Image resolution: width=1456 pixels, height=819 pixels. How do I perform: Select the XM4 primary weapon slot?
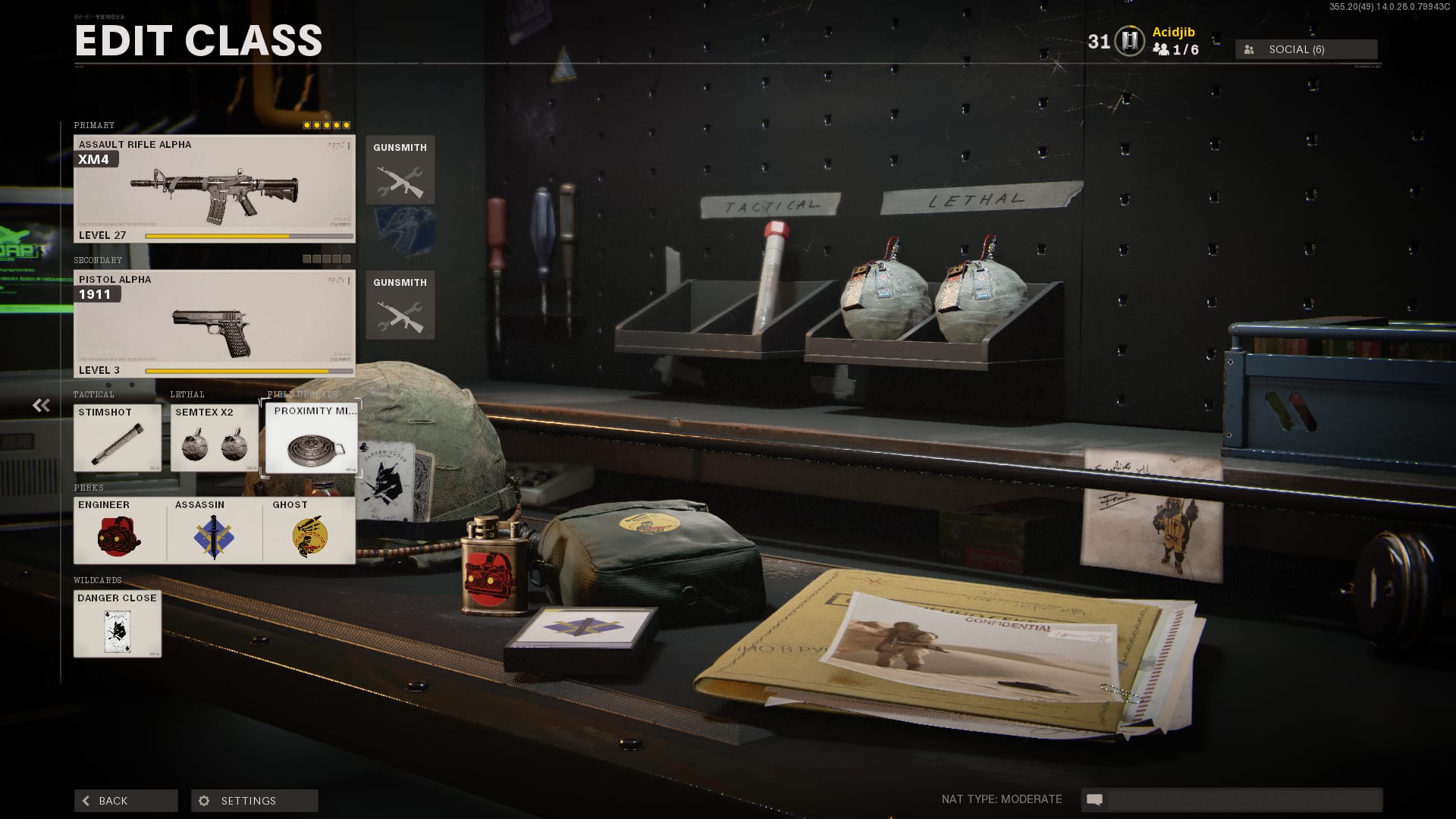tap(214, 189)
